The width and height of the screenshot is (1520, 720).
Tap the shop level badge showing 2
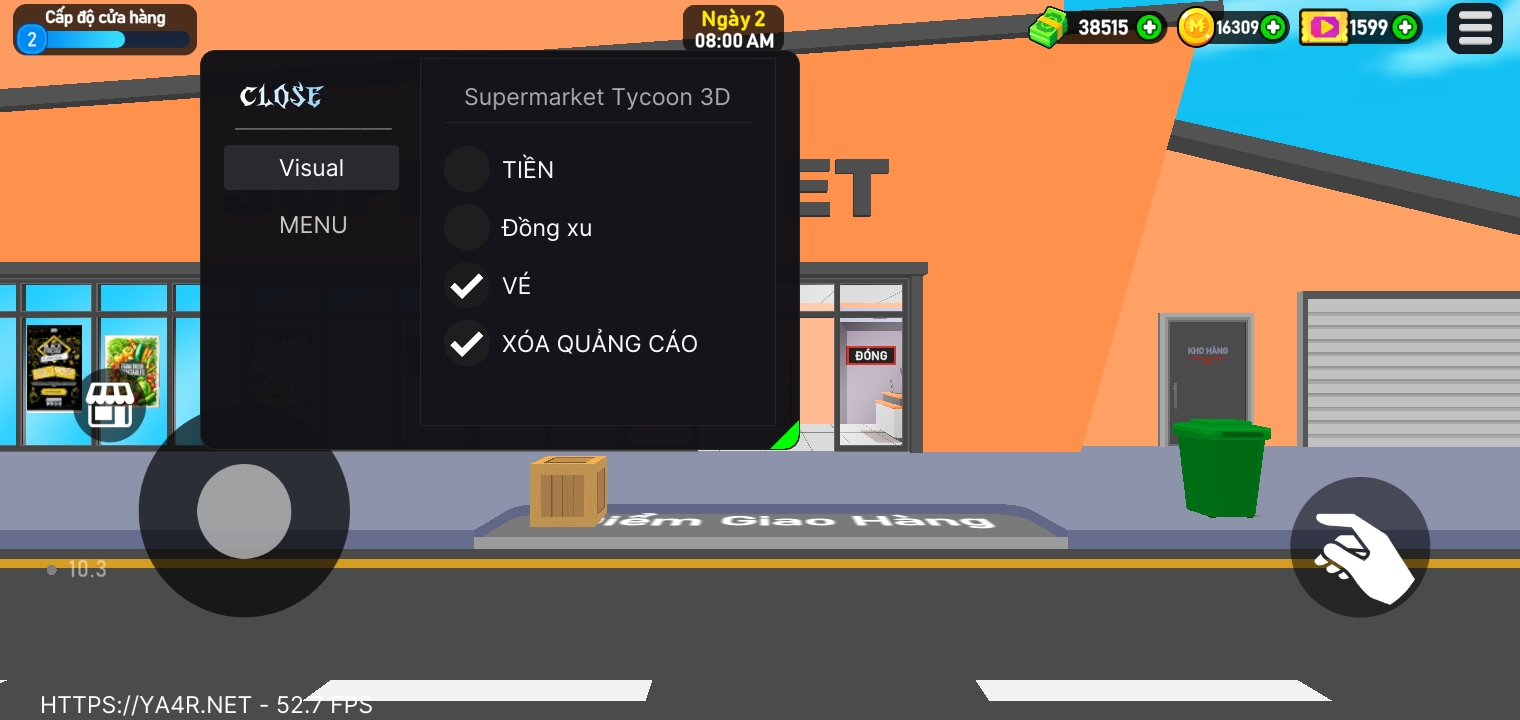pyautogui.click(x=31, y=41)
